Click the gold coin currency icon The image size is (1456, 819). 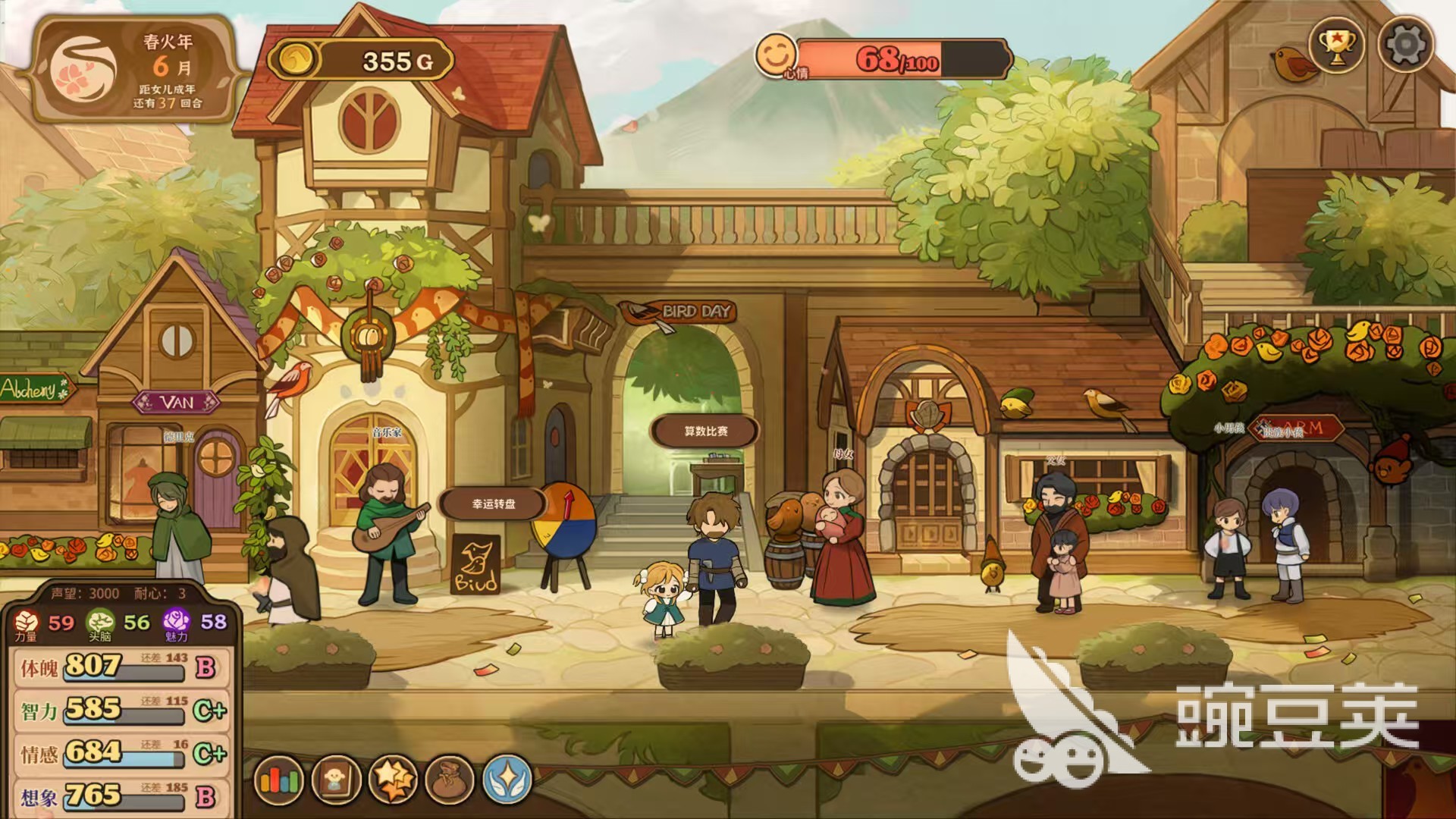tap(295, 59)
